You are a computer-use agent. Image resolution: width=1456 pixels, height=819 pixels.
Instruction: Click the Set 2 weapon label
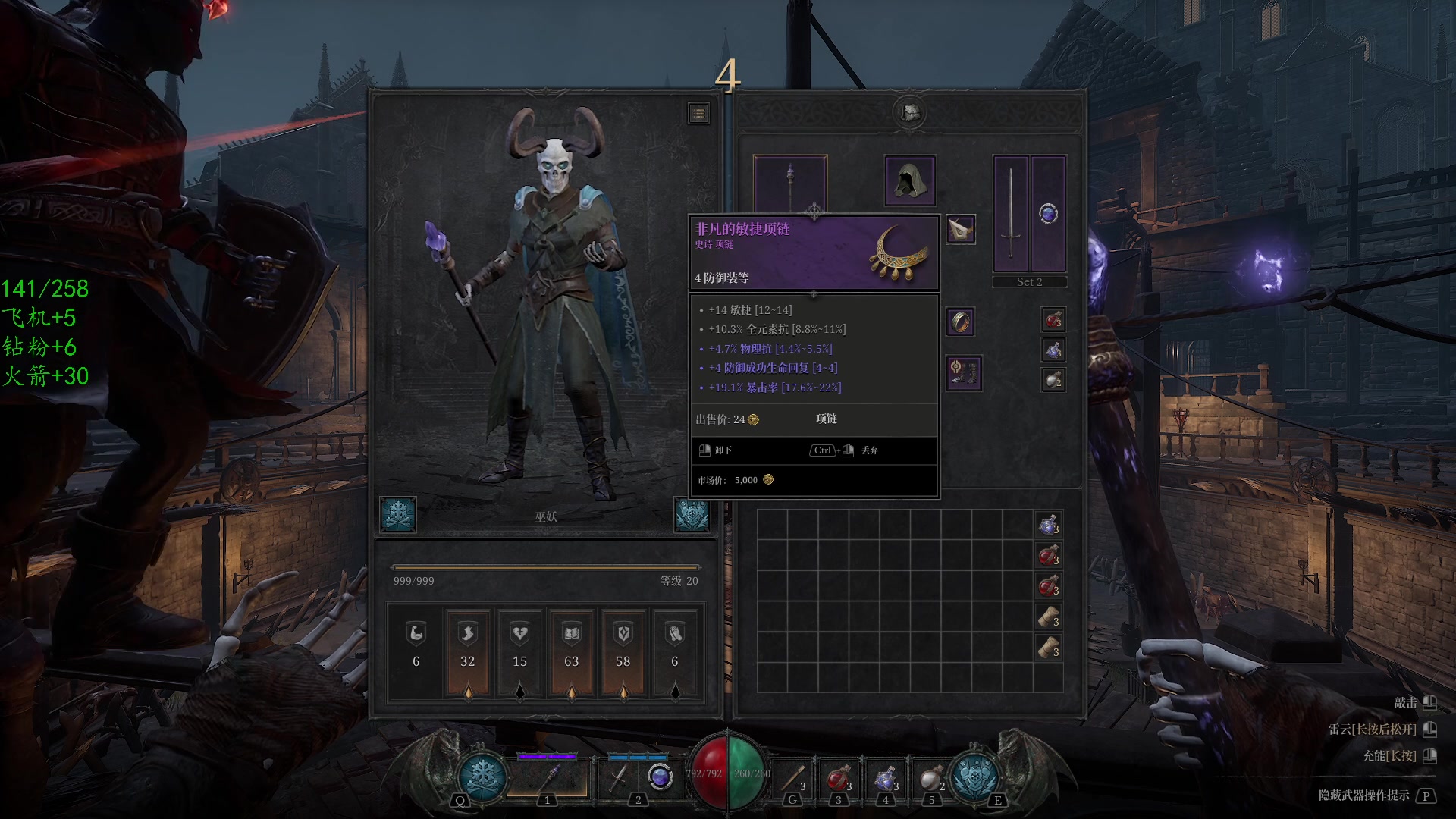coord(1029,282)
